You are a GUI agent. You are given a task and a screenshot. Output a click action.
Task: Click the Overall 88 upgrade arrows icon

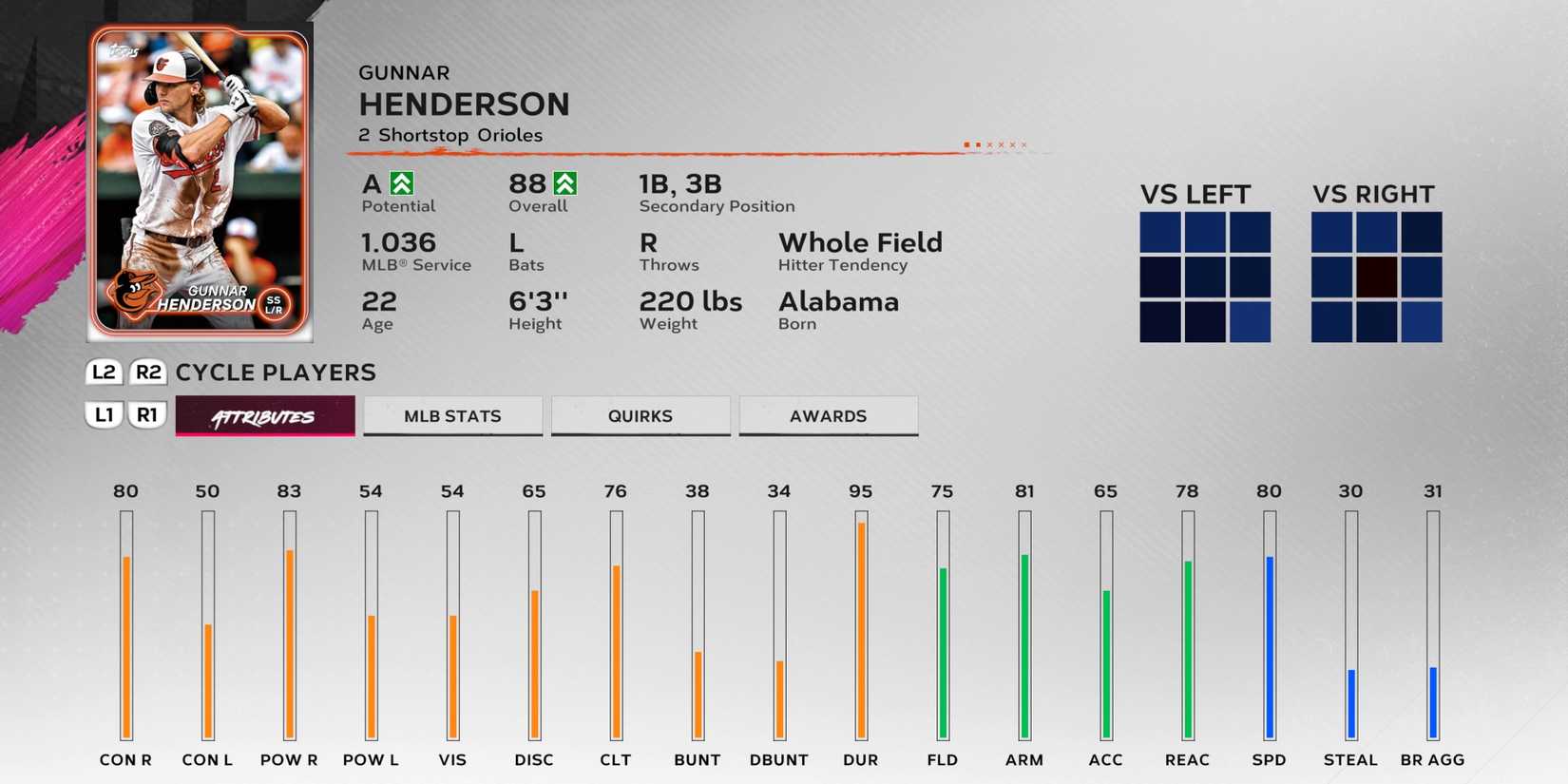tap(564, 181)
